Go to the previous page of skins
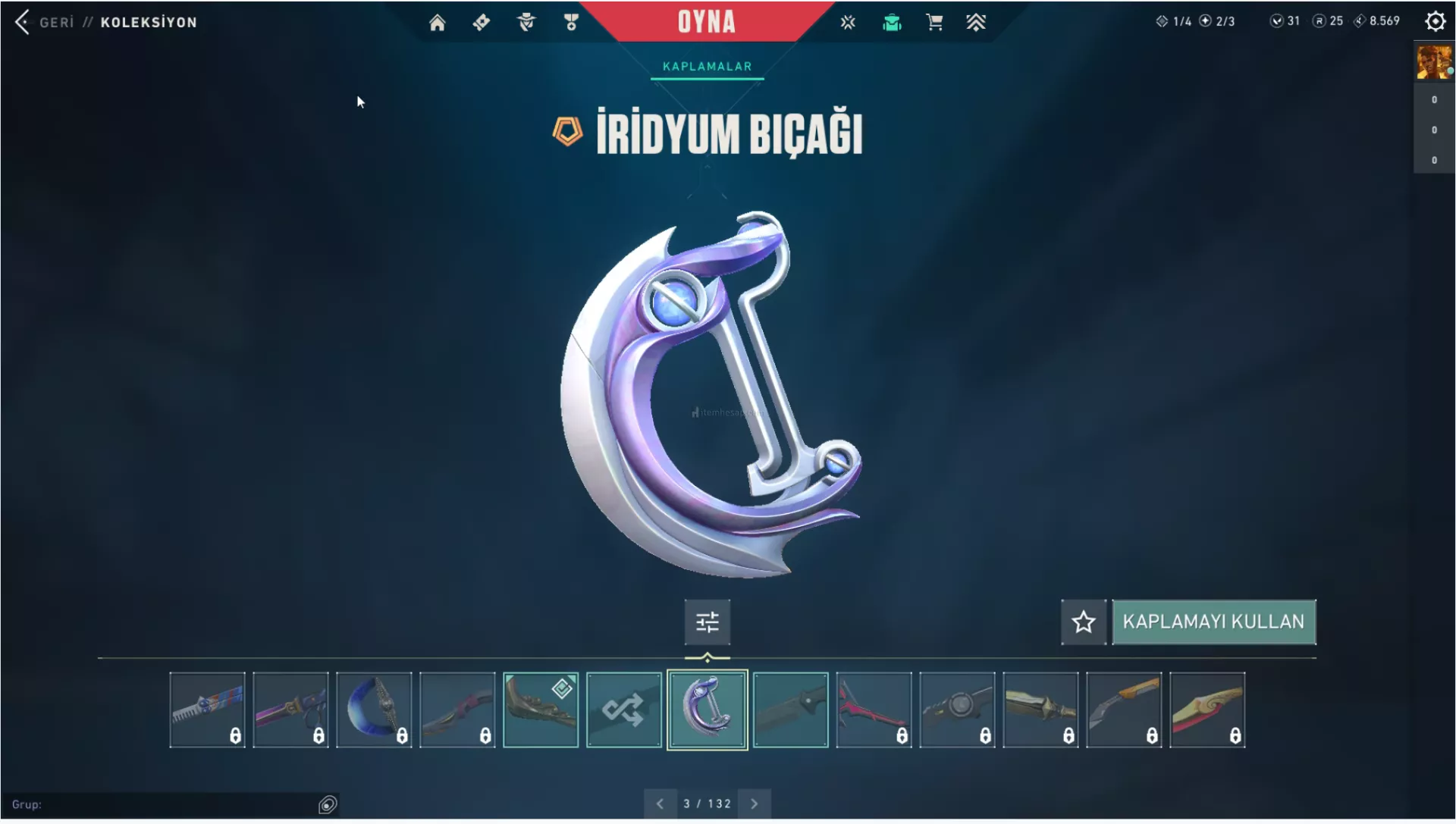 tap(660, 804)
